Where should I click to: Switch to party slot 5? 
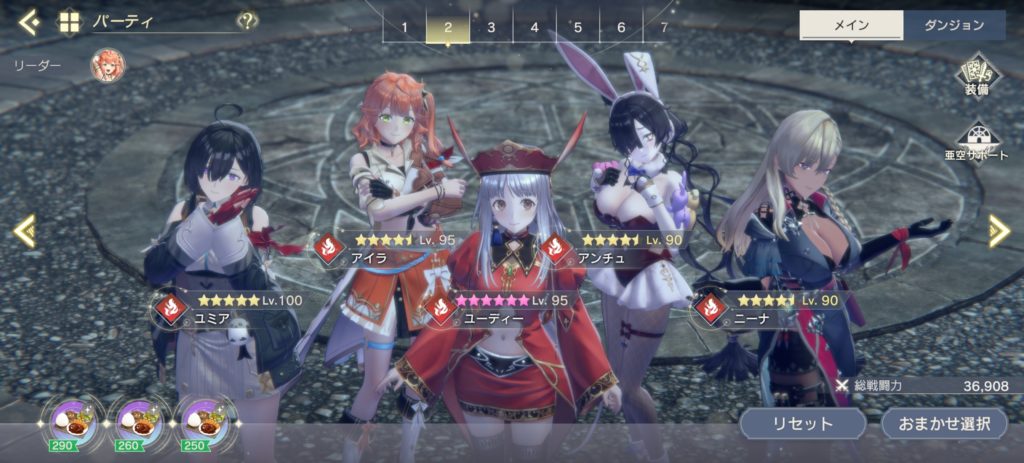click(578, 27)
